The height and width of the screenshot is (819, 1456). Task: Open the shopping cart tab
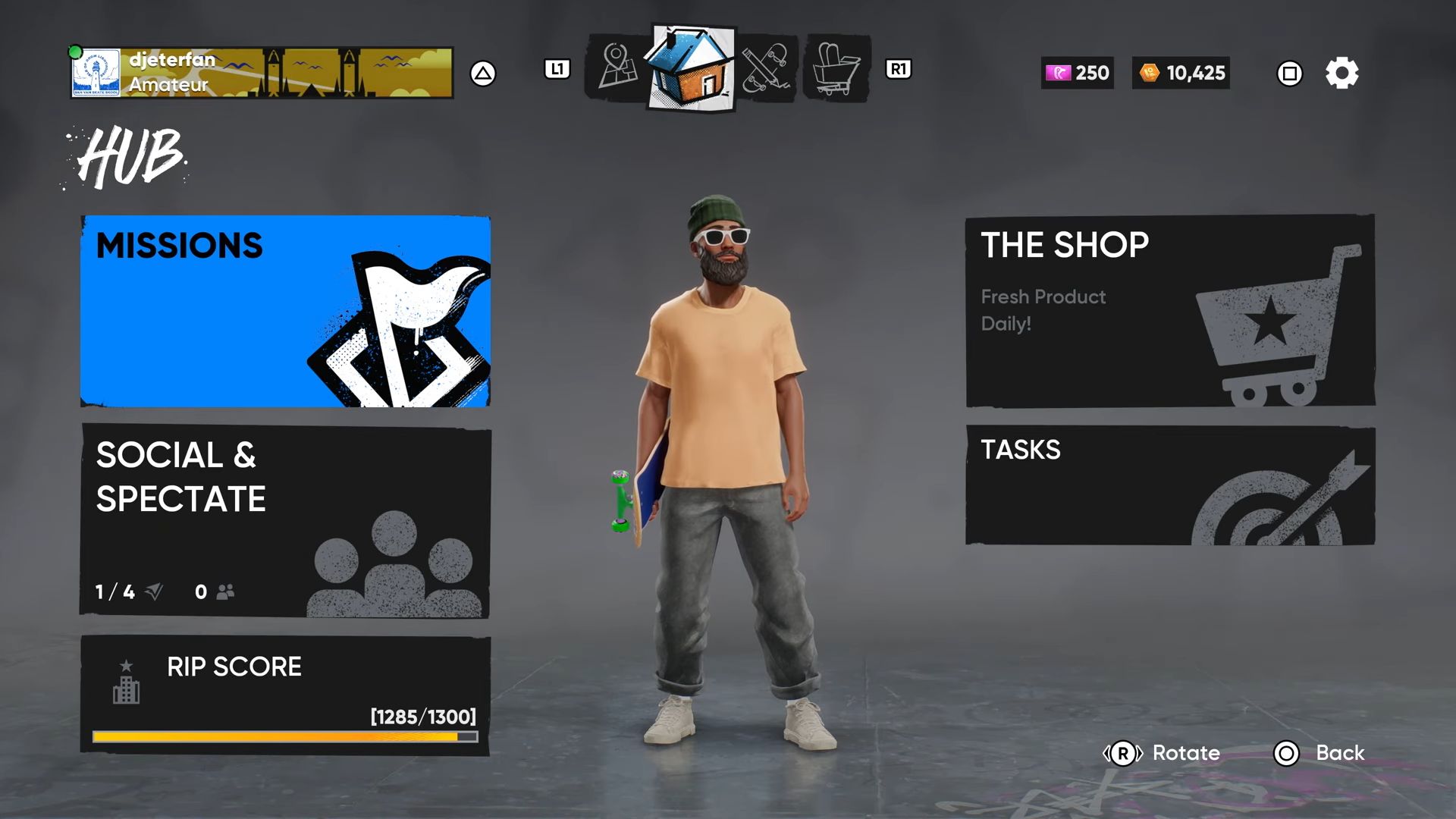[836, 68]
